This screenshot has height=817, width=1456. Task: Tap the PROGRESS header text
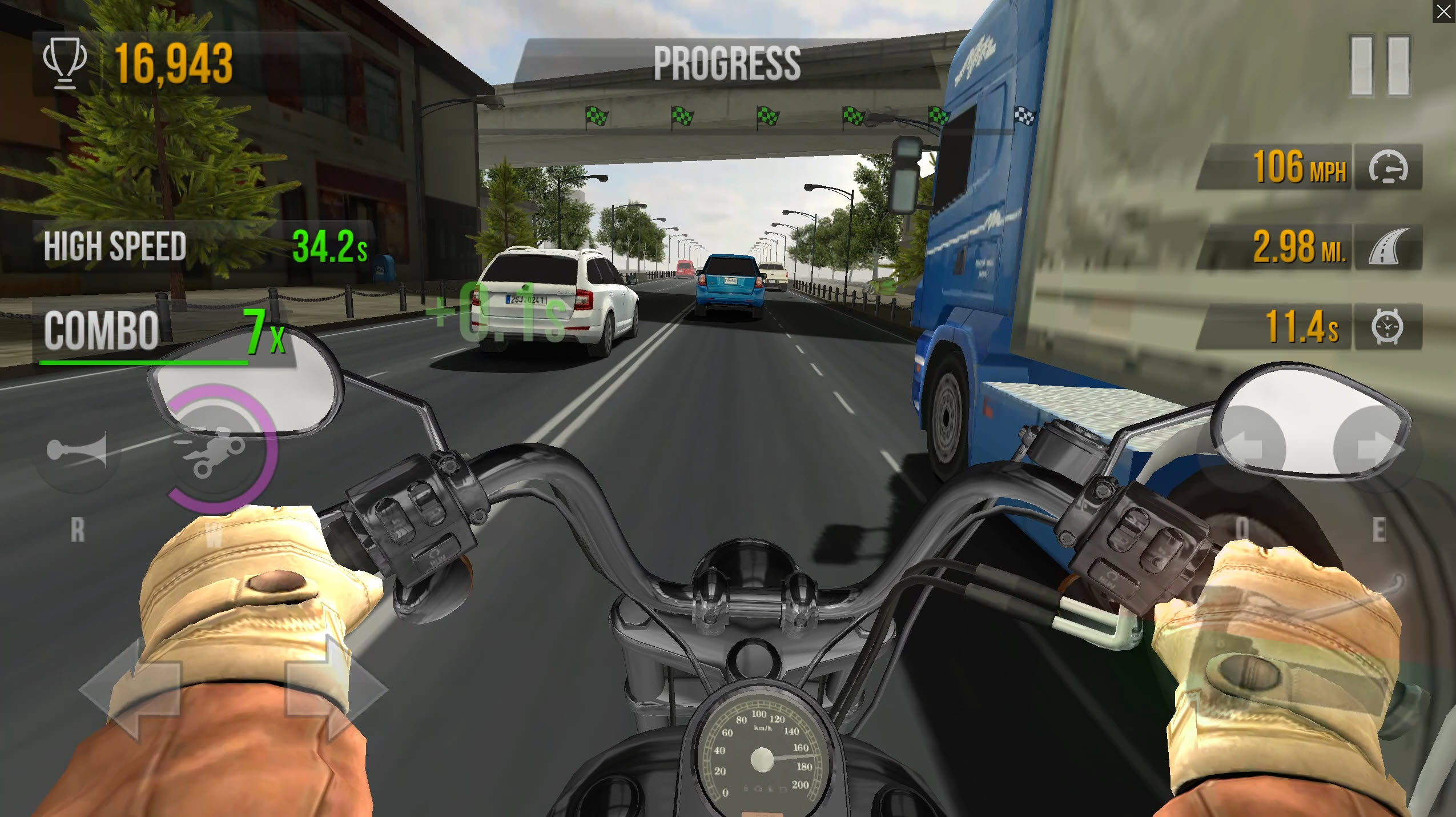pyautogui.click(x=726, y=62)
